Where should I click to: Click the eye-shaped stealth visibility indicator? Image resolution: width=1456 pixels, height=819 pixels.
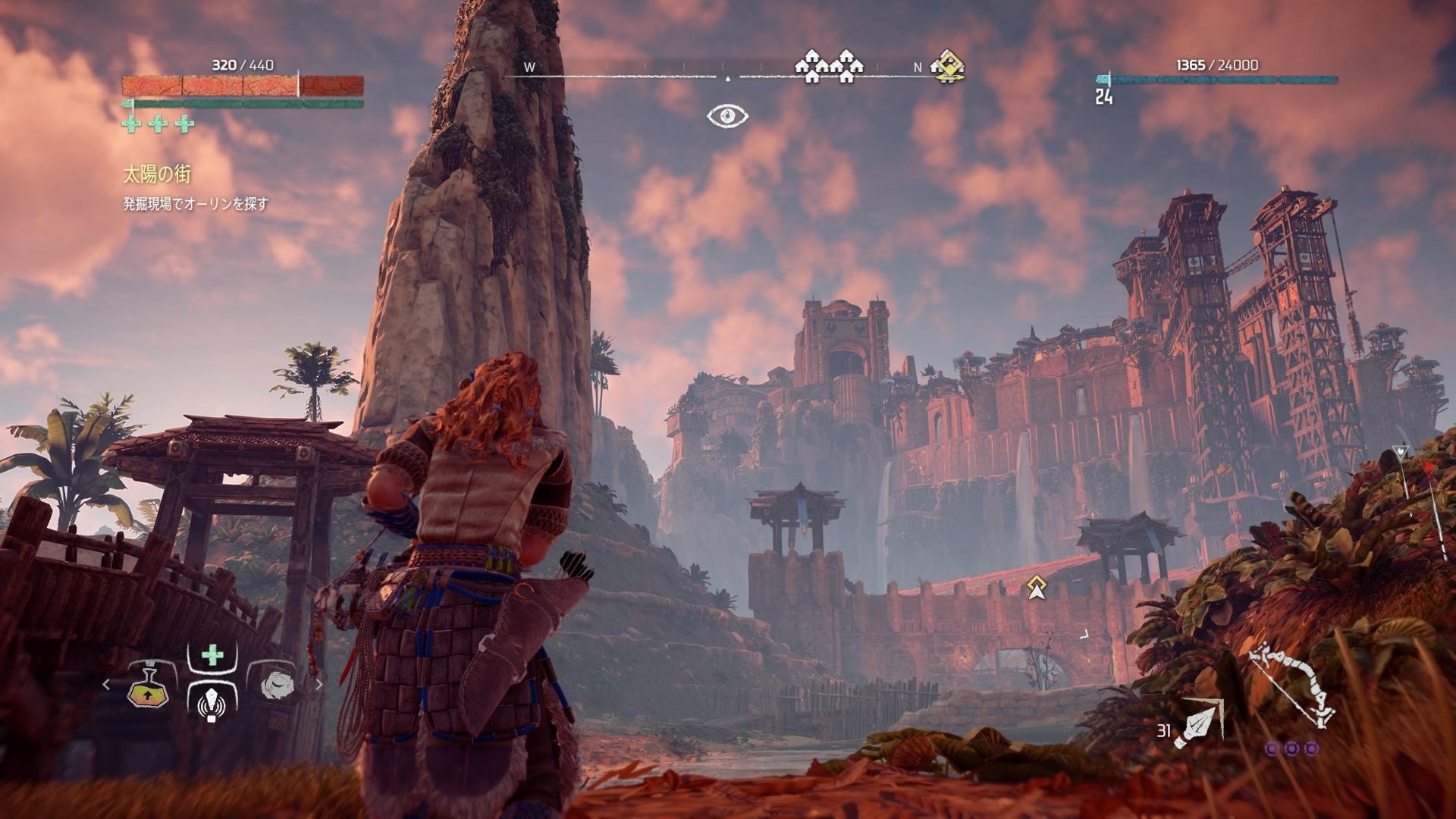pyautogui.click(x=728, y=116)
